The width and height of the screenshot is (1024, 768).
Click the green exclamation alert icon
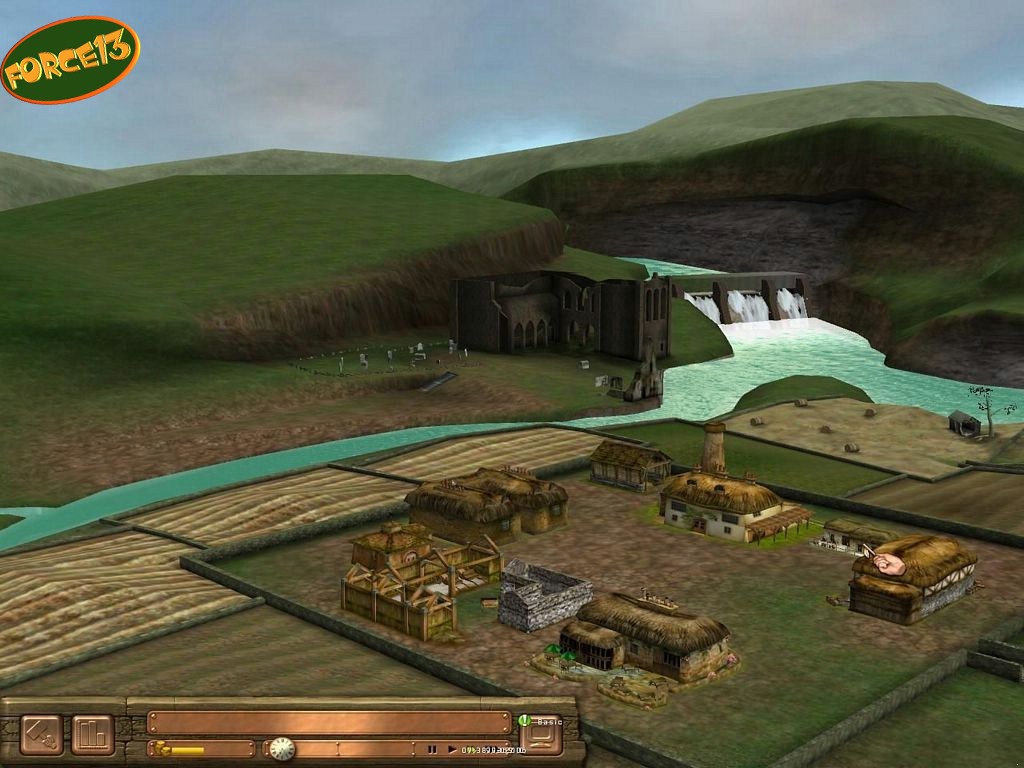pos(523,720)
